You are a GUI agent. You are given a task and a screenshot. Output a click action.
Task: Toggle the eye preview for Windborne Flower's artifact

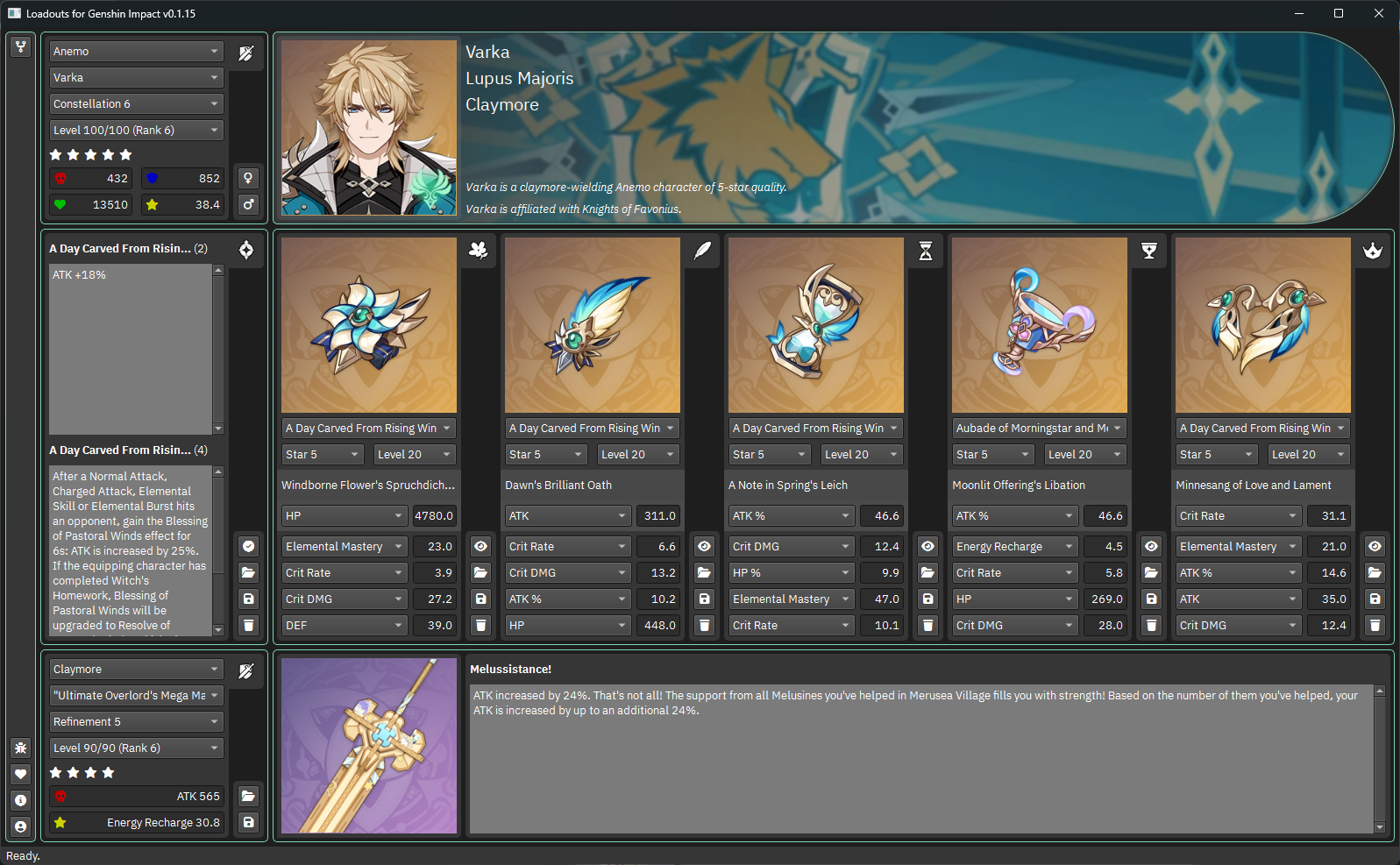480,546
